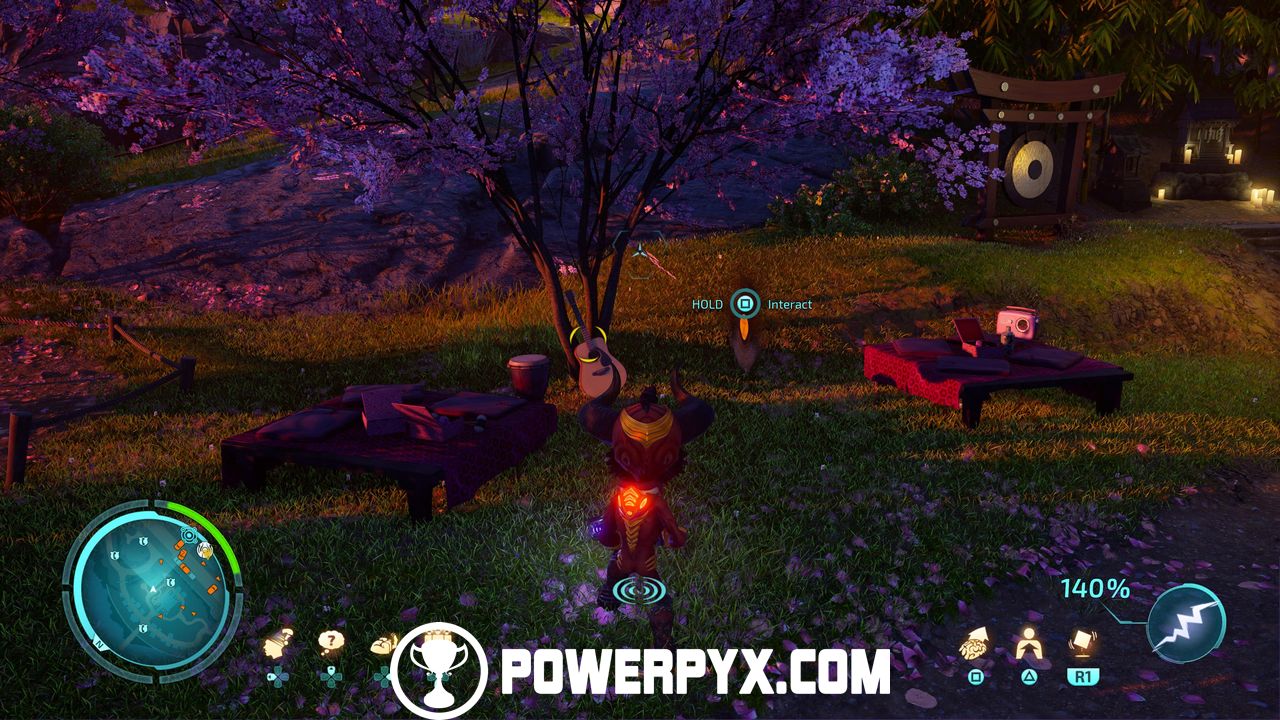This screenshot has height=720, width=1280.
Task: Activate the question mark thought bubble icon
Action: tap(331, 643)
